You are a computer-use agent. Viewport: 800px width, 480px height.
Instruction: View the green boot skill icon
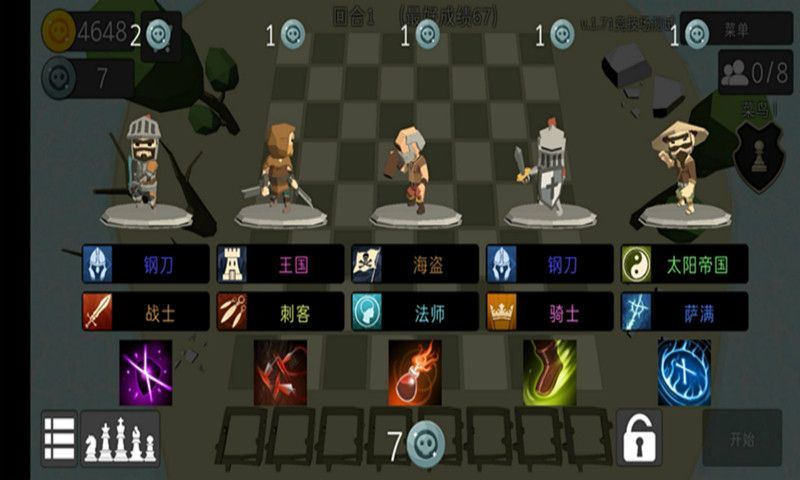(x=549, y=372)
